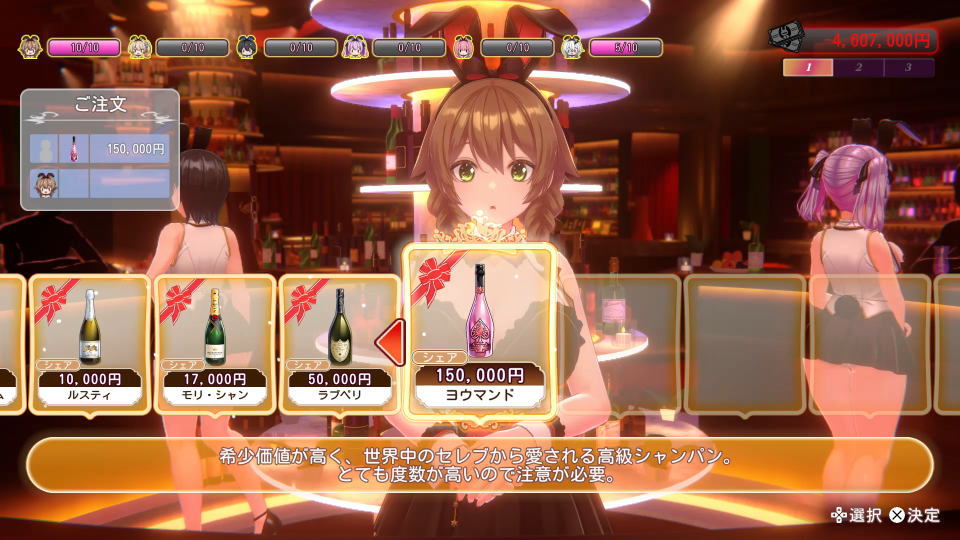Select the highlighted ヨウマンド 150,000円 card
Viewport: 960px width, 540px height.
(479, 330)
